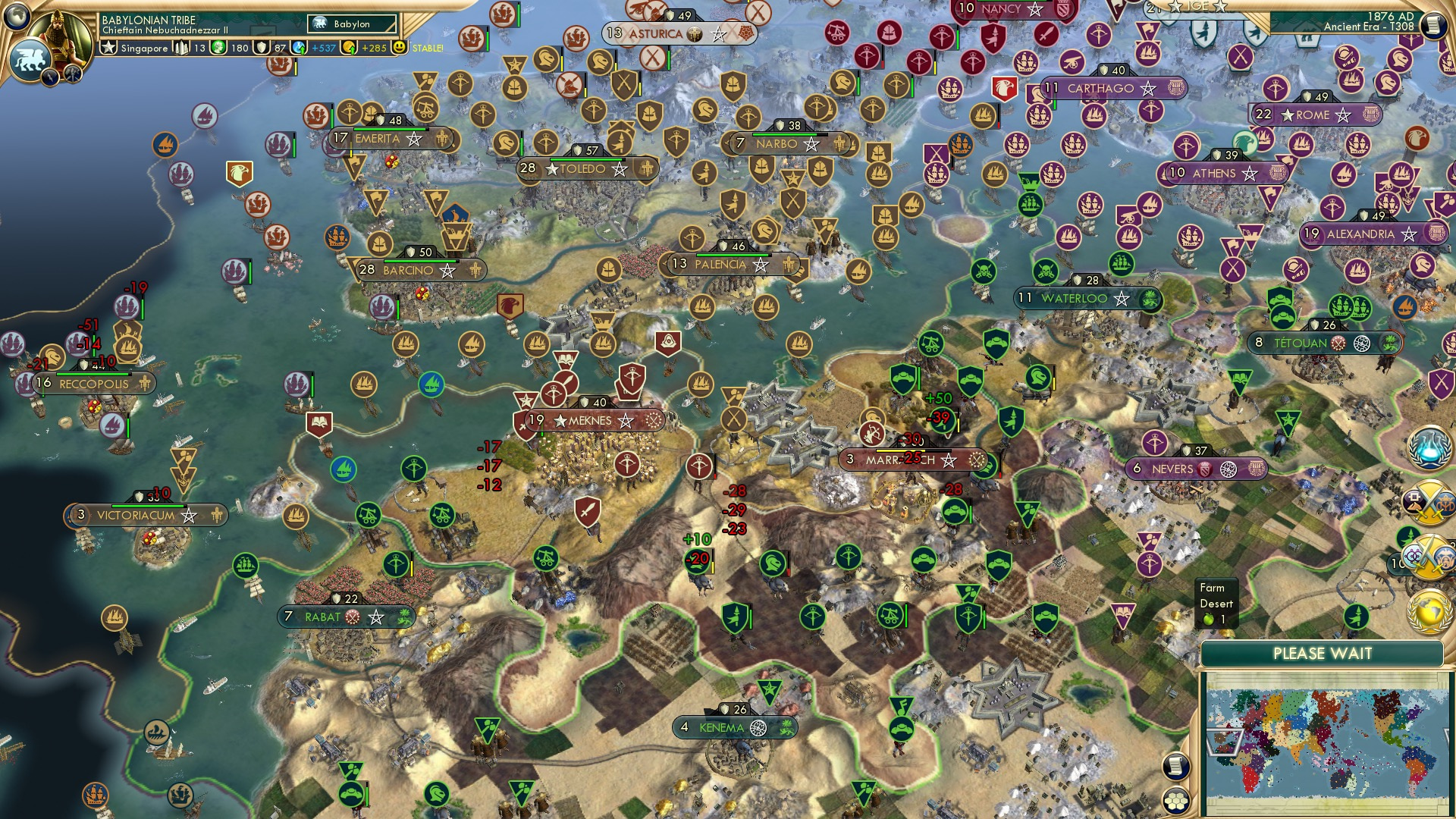Click the Carthago city banner

click(1101, 89)
